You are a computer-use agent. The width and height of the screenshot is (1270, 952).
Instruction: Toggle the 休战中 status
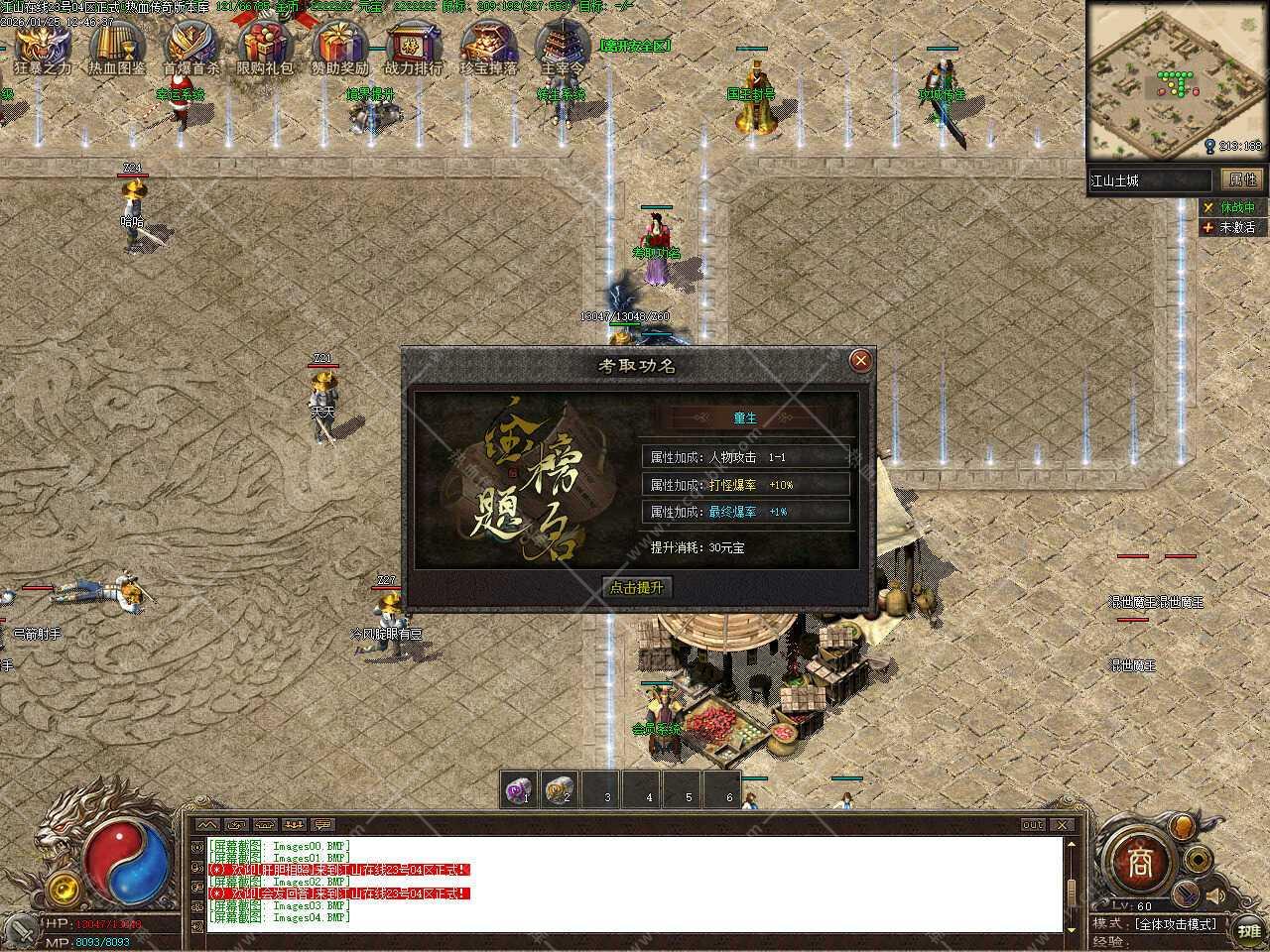point(1229,207)
